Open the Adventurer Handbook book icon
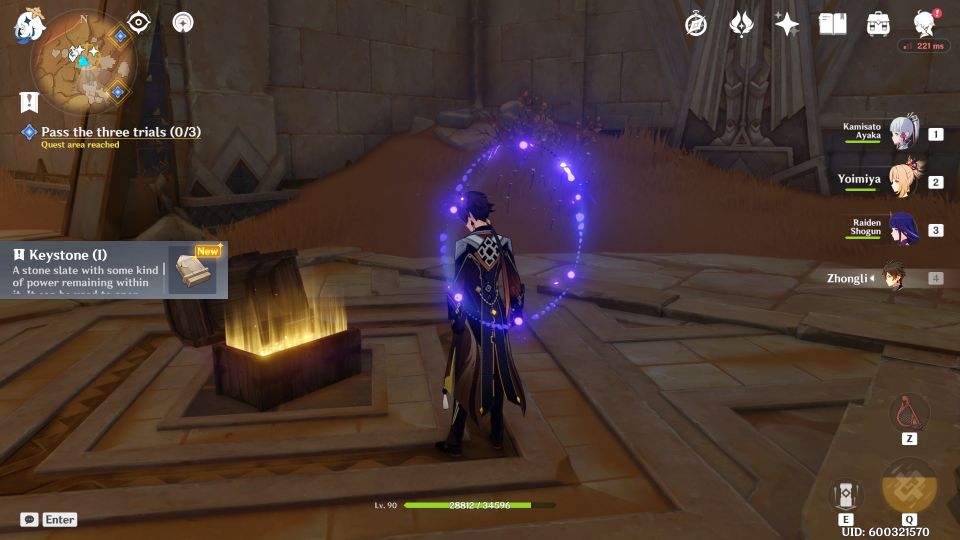 pyautogui.click(x=832, y=24)
